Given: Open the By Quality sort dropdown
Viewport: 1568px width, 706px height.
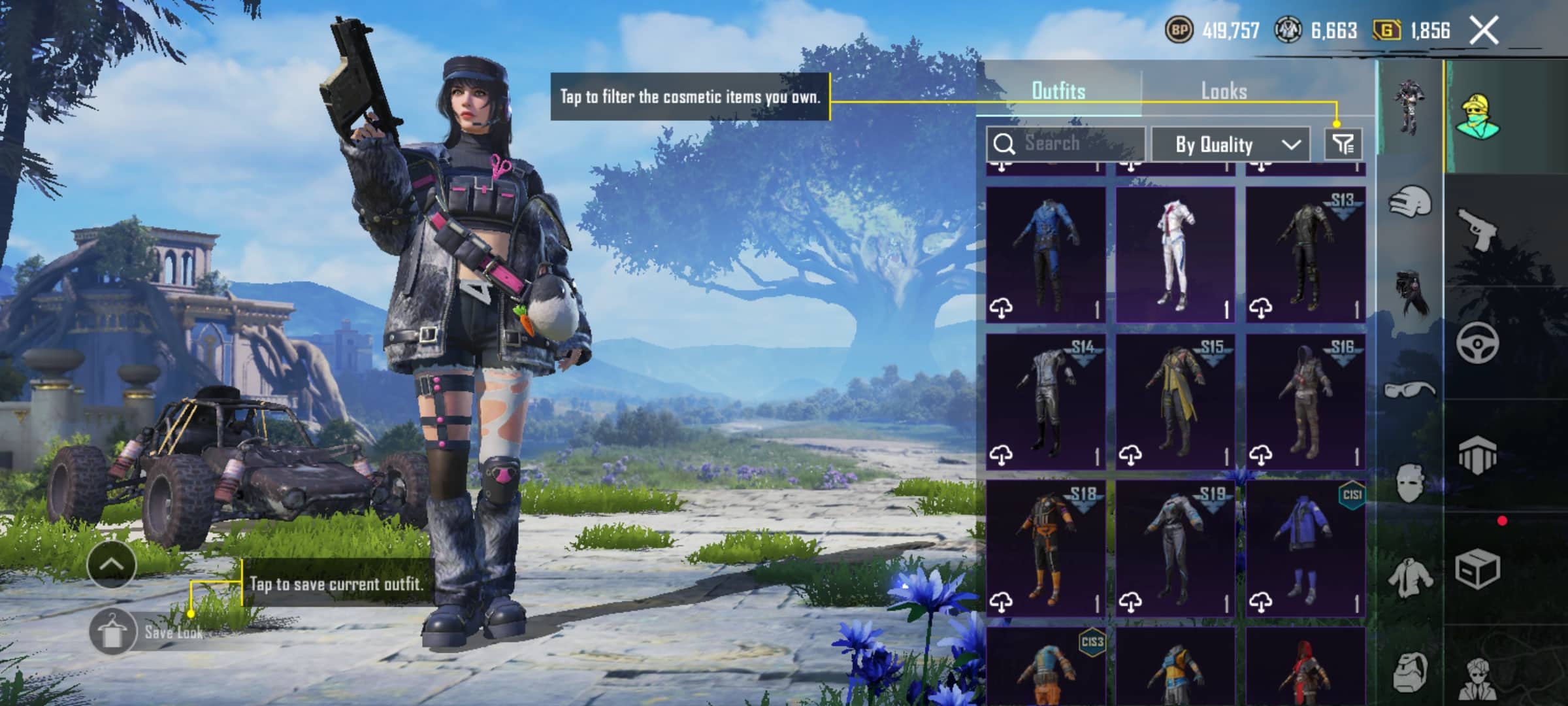Looking at the screenshot, I should click(x=1230, y=144).
